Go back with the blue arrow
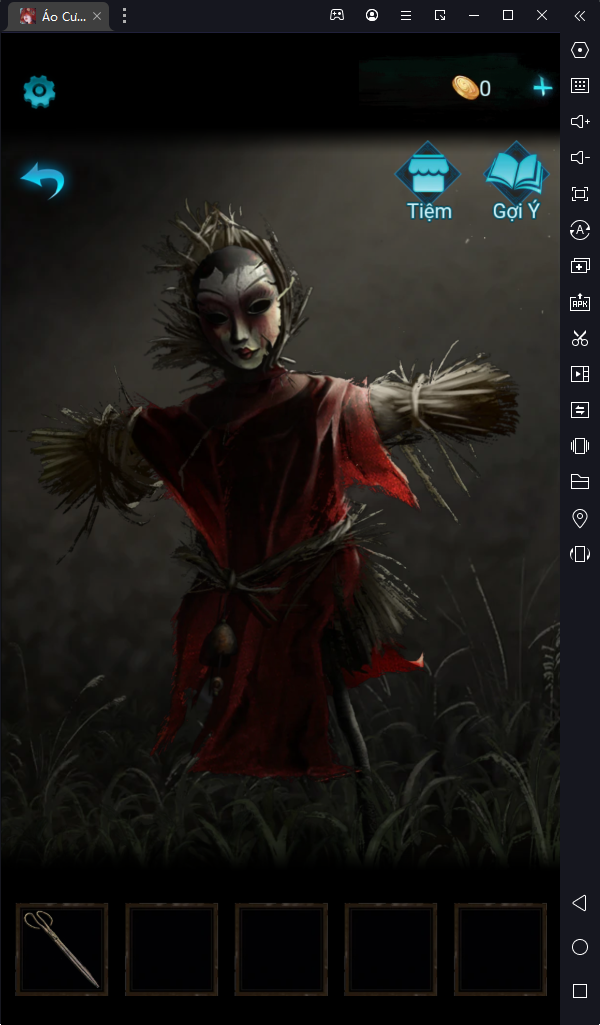Viewport: 600px width, 1025px height. tap(43, 180)
